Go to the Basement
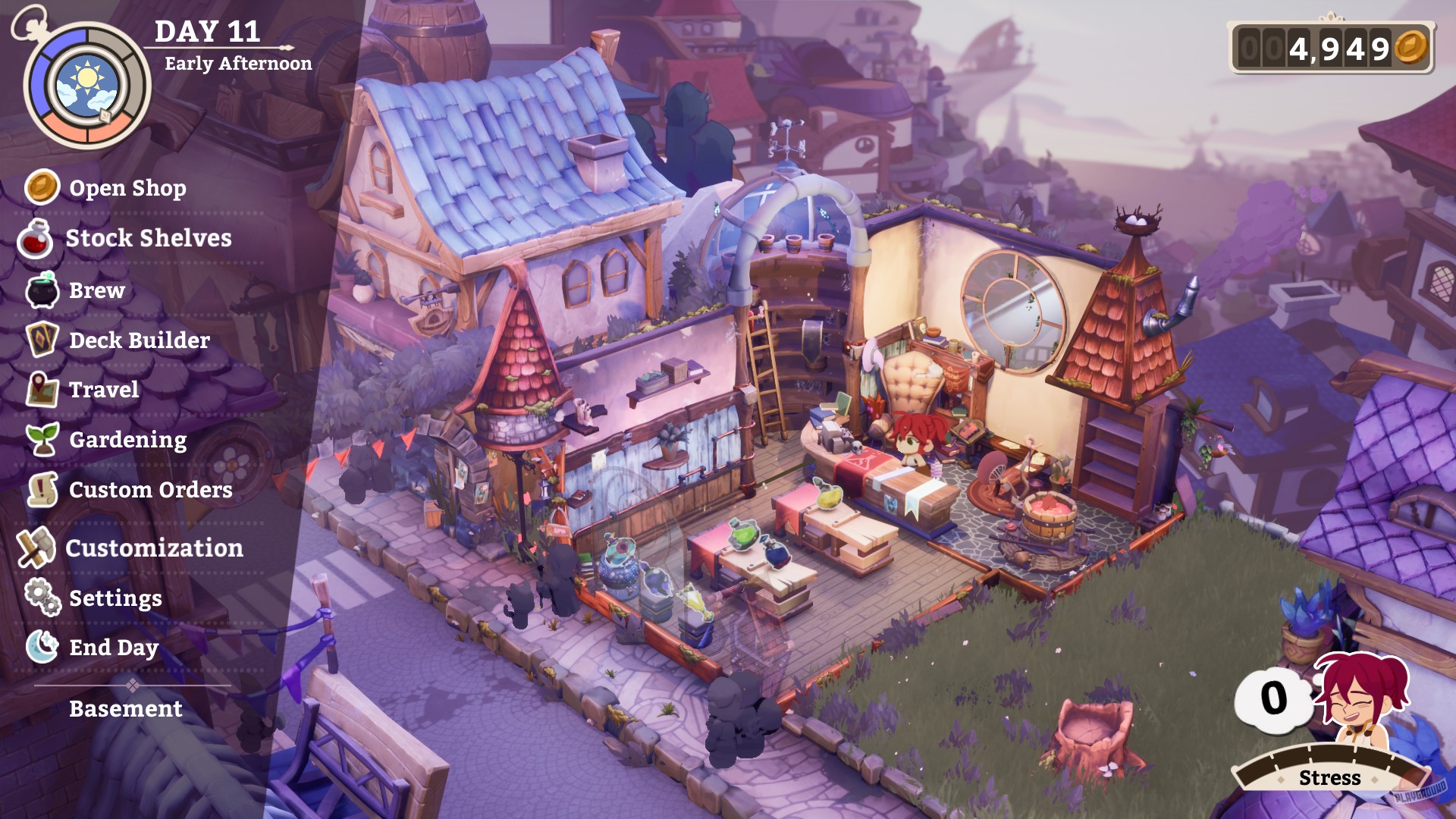The image size is (1456, 819). 125,710
